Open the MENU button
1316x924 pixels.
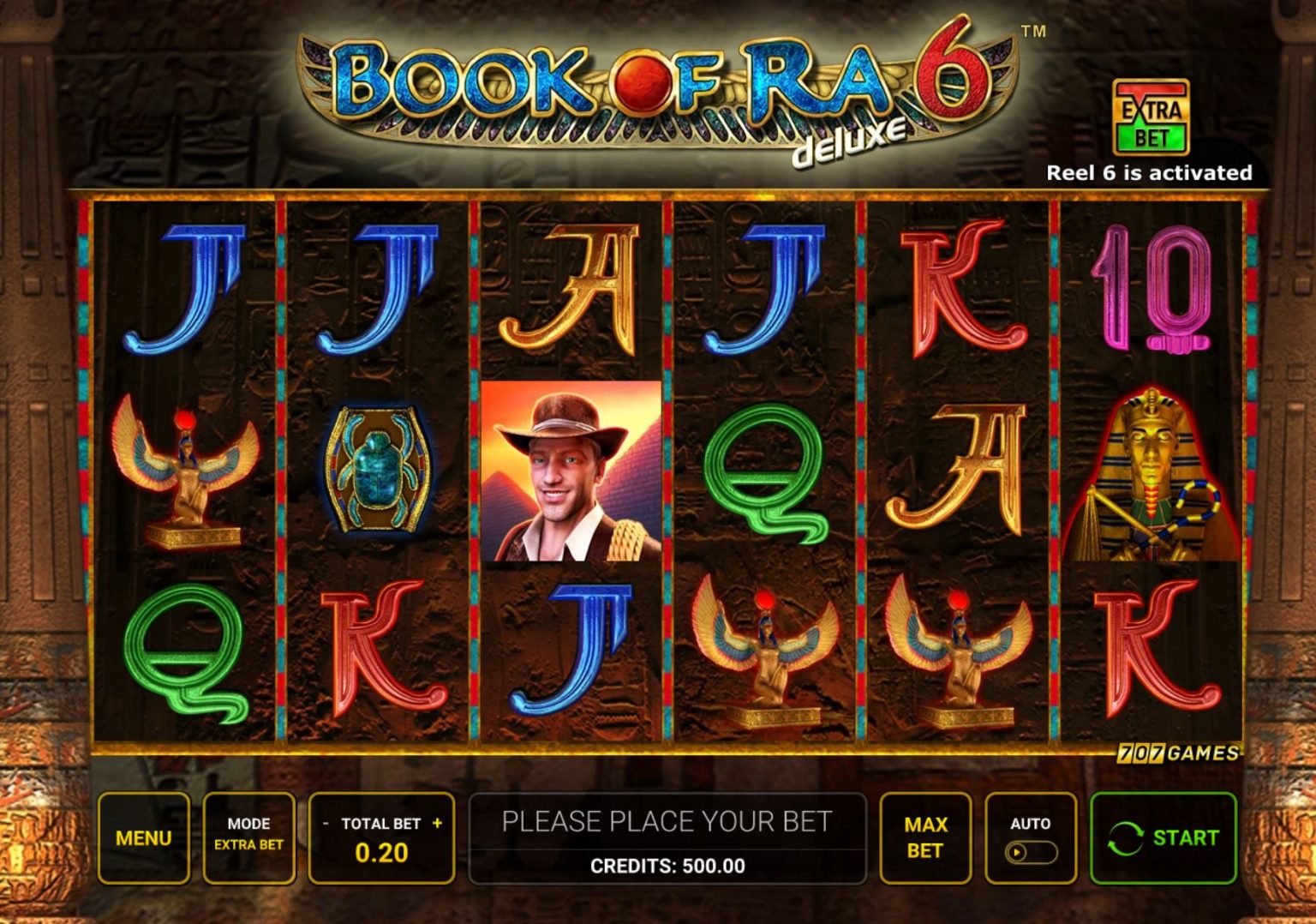(x=143, y=837)
